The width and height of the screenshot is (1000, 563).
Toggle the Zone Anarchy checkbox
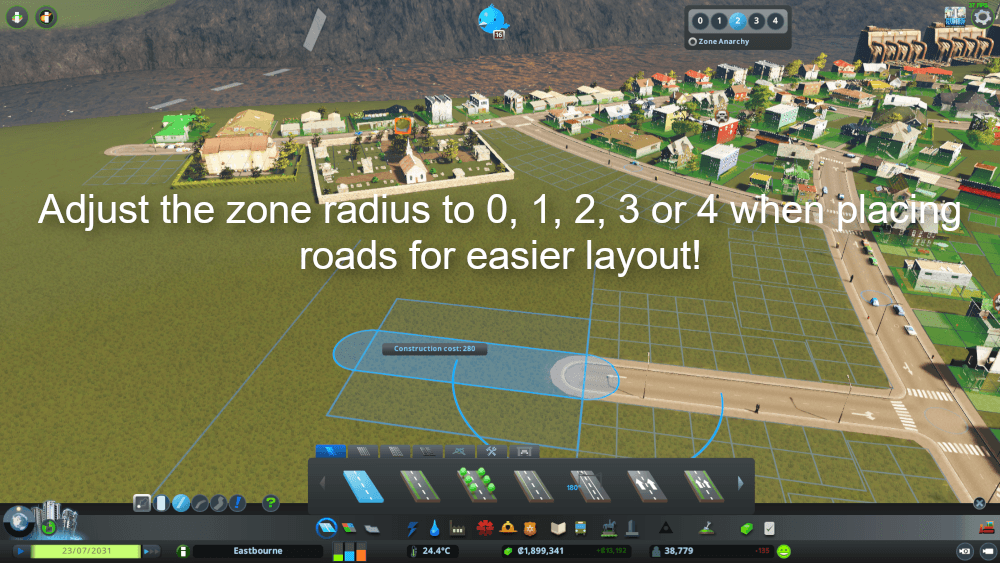(692, 42)
